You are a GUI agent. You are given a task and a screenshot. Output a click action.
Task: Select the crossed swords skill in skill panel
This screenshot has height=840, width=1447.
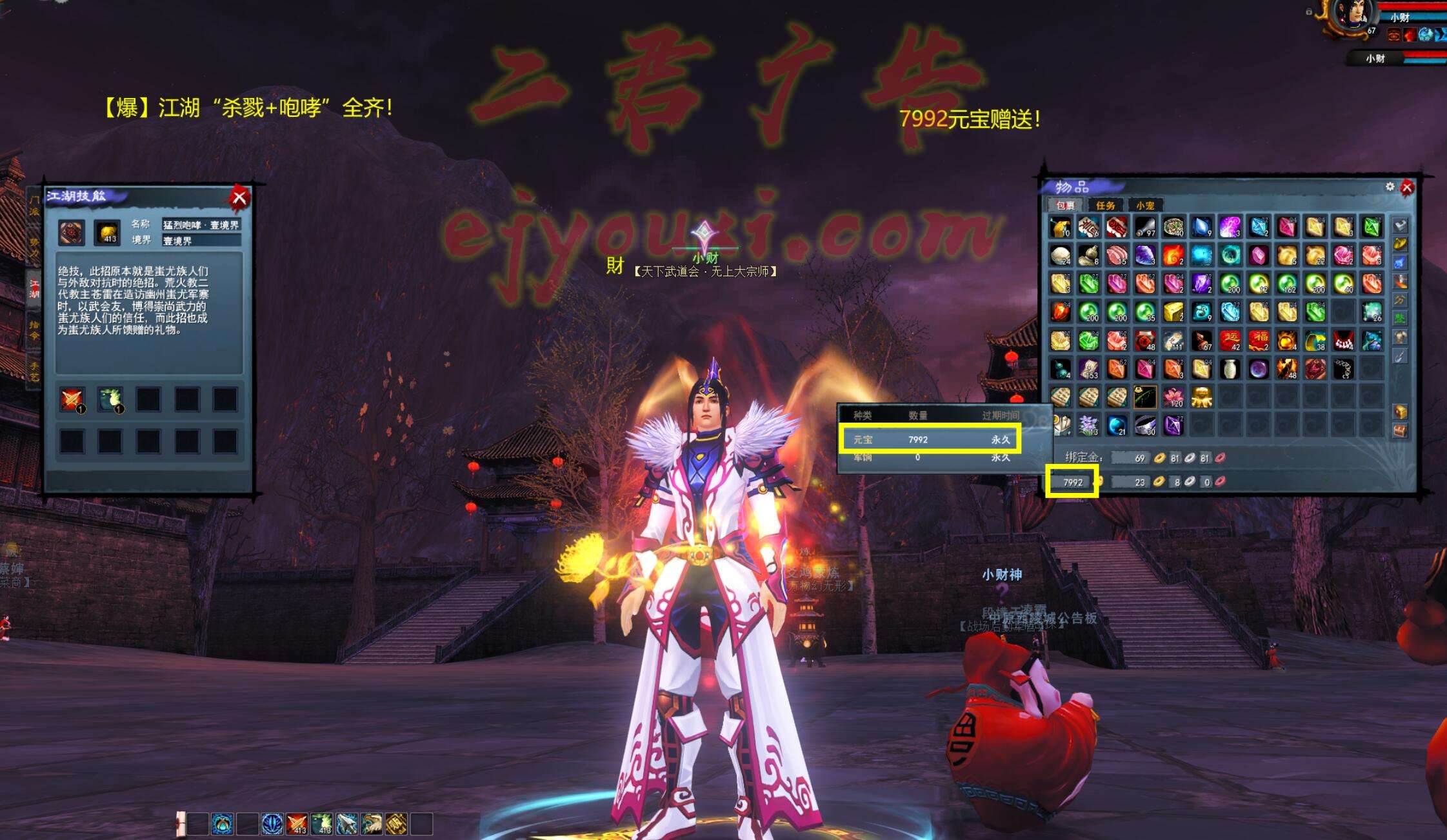[x=72, y=399]
